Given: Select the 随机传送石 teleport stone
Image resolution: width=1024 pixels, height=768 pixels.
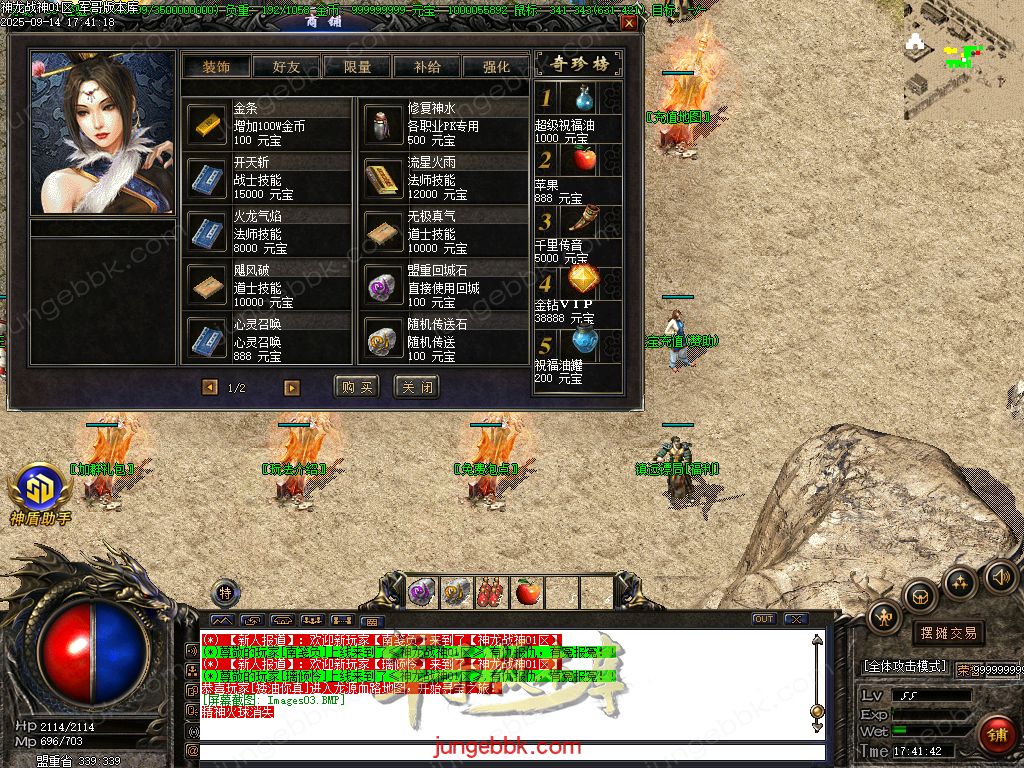Looking at the screenshot, I should click(382, 341).
